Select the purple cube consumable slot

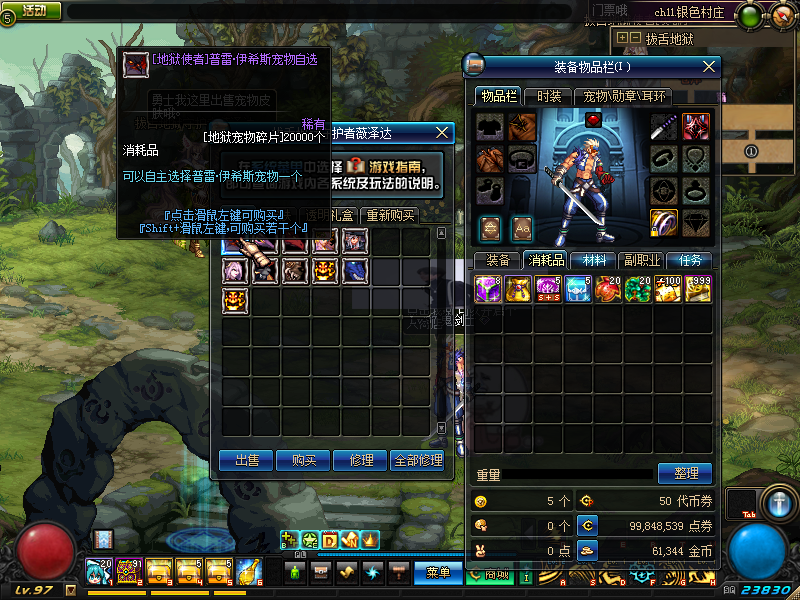[x=488, y=289]
